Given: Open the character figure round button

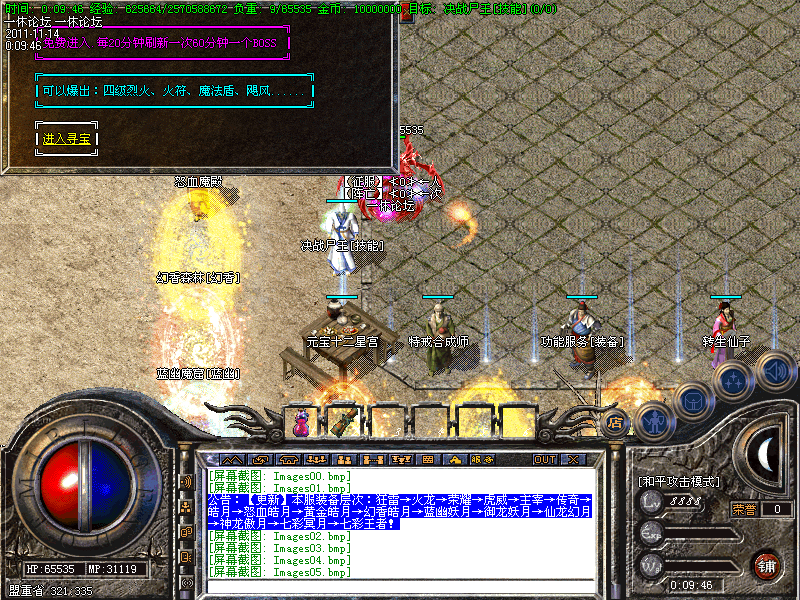Looking at the screenshot, I should coord(654,421).
